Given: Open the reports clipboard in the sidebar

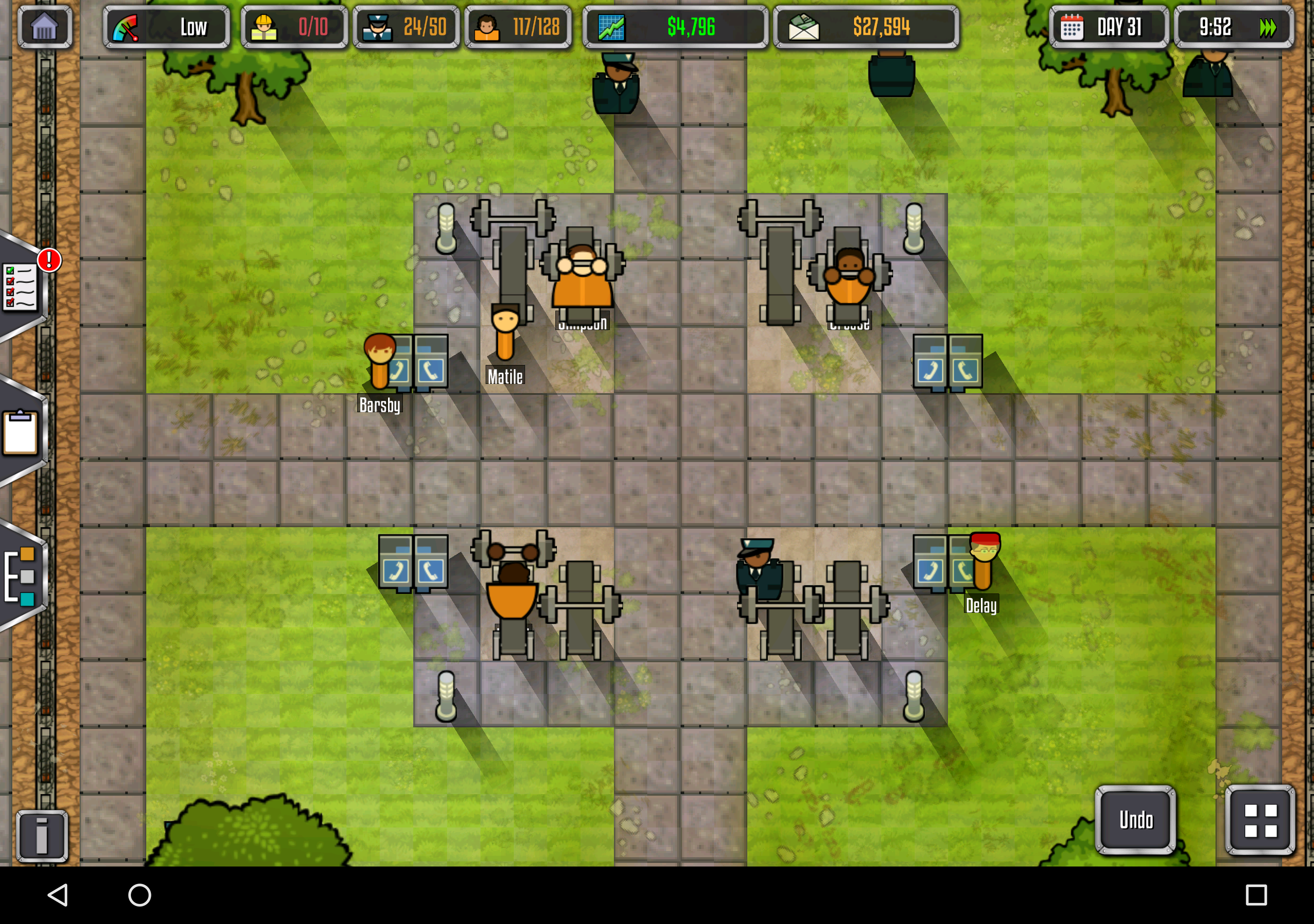Looking at the screenshot, I should [21, 433].
